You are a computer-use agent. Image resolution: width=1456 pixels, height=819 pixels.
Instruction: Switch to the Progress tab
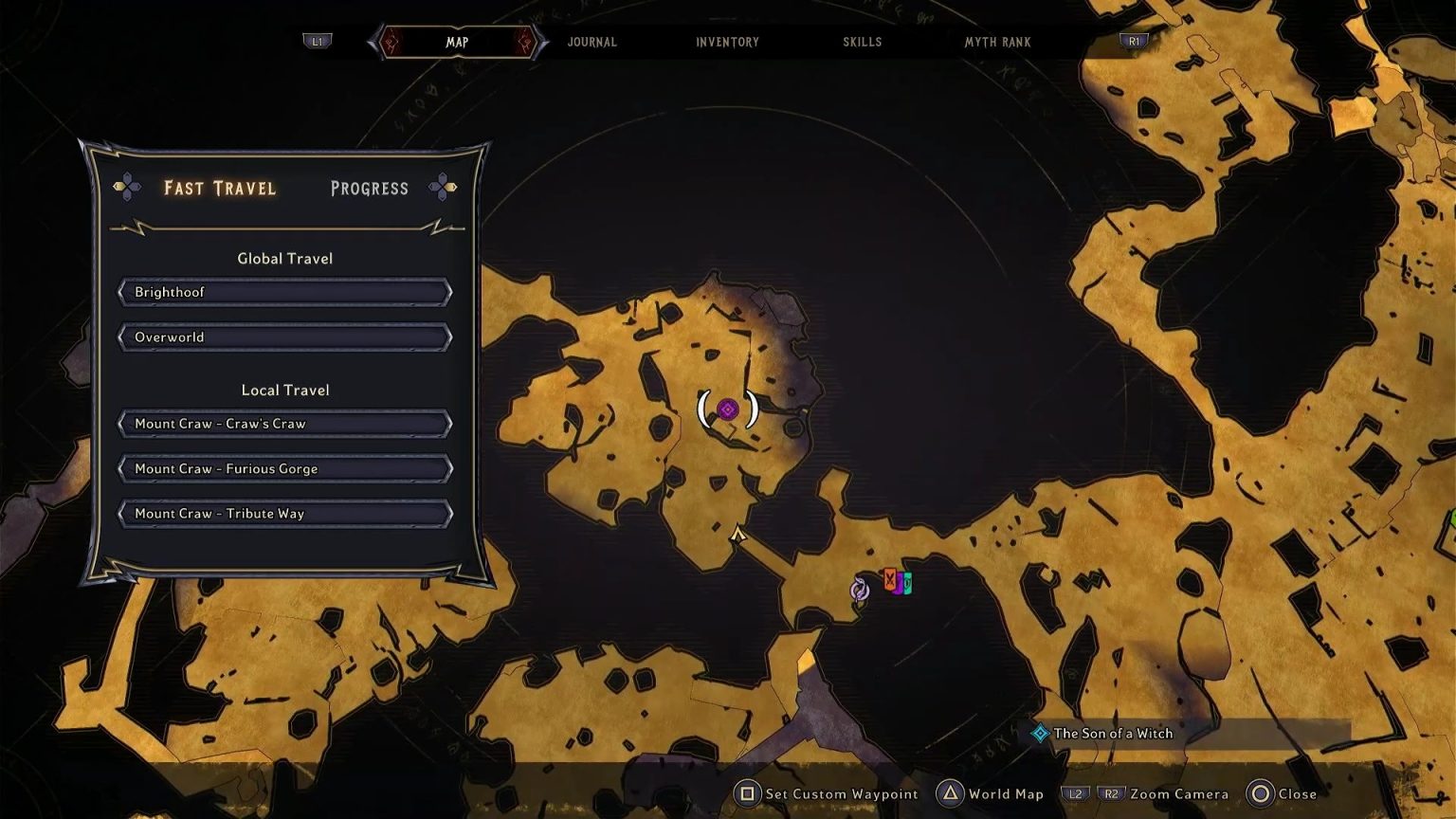(x=369, y=189)
